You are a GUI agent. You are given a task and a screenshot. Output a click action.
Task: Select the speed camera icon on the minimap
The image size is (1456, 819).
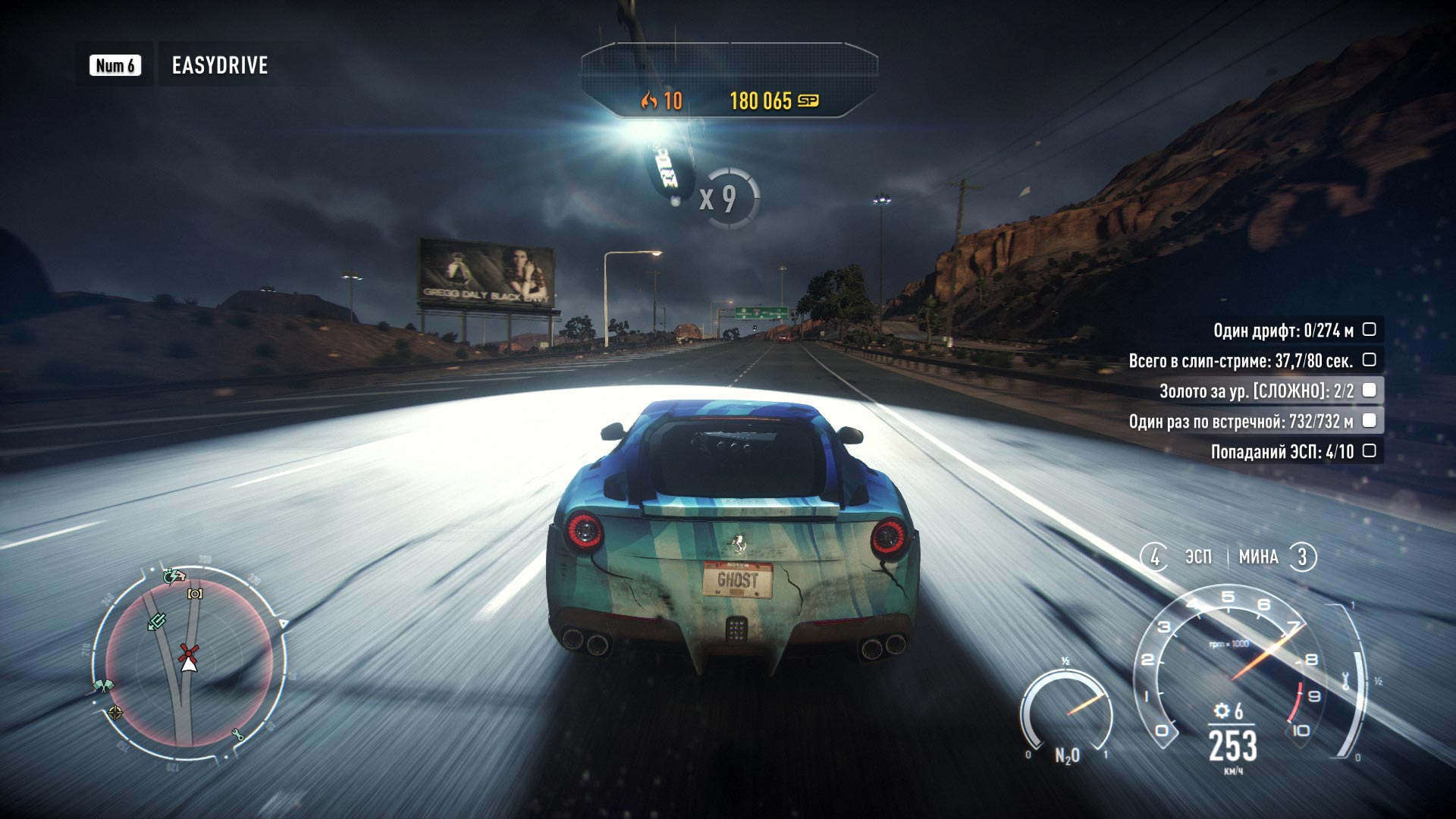point(193,595)
